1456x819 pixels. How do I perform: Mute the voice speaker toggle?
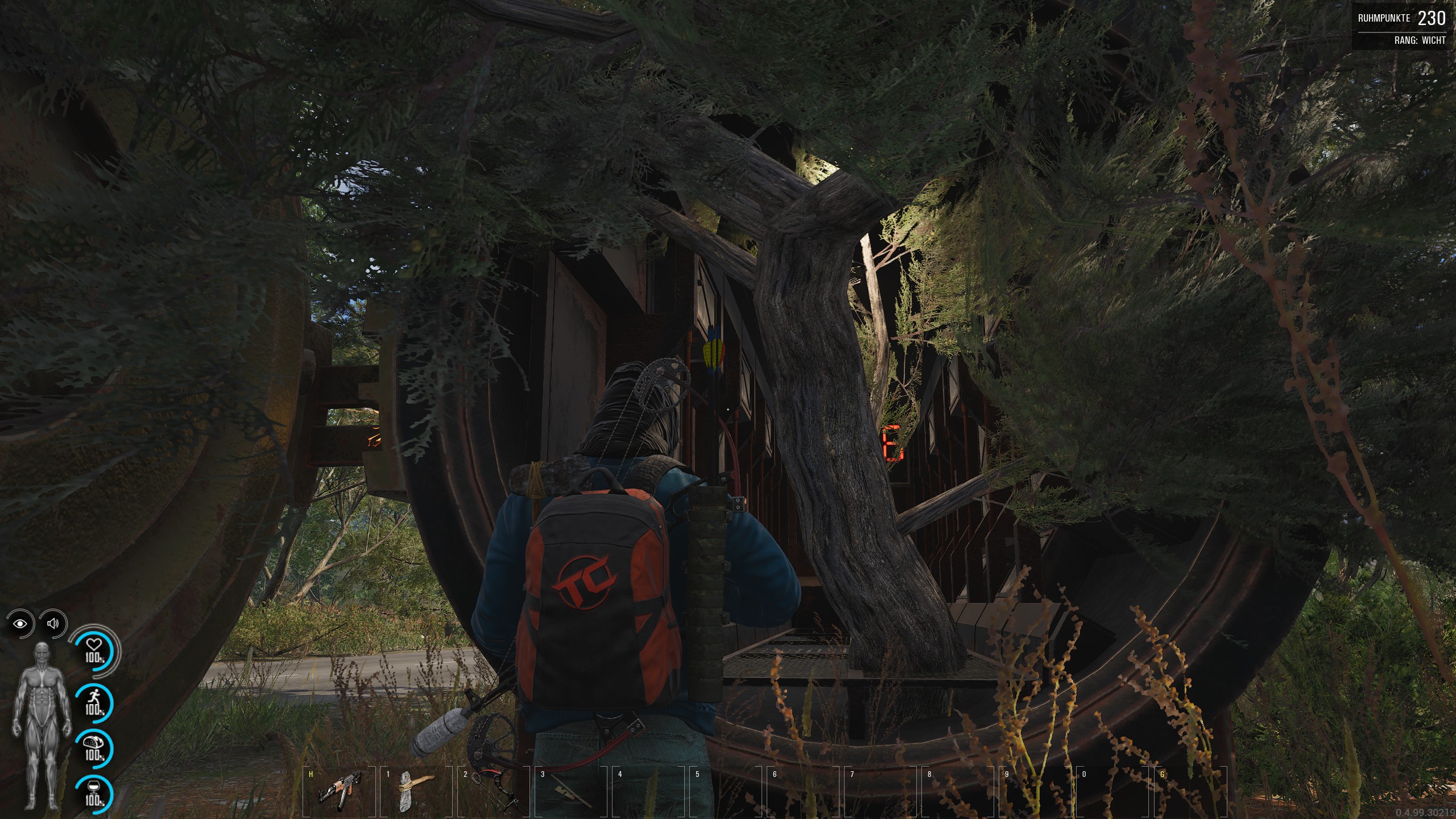(53, 624)
